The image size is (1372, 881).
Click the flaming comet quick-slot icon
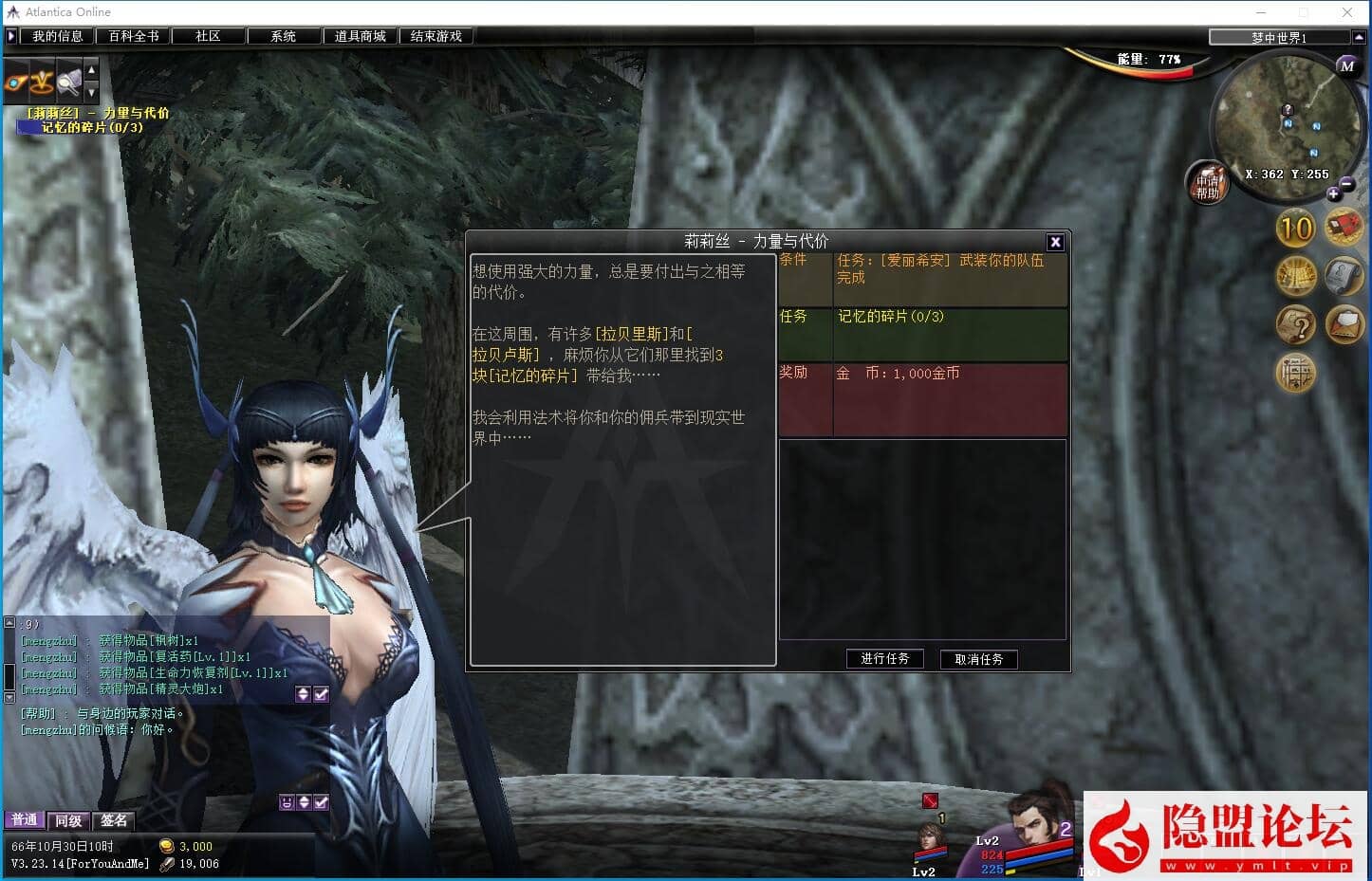tap(14, 83)
